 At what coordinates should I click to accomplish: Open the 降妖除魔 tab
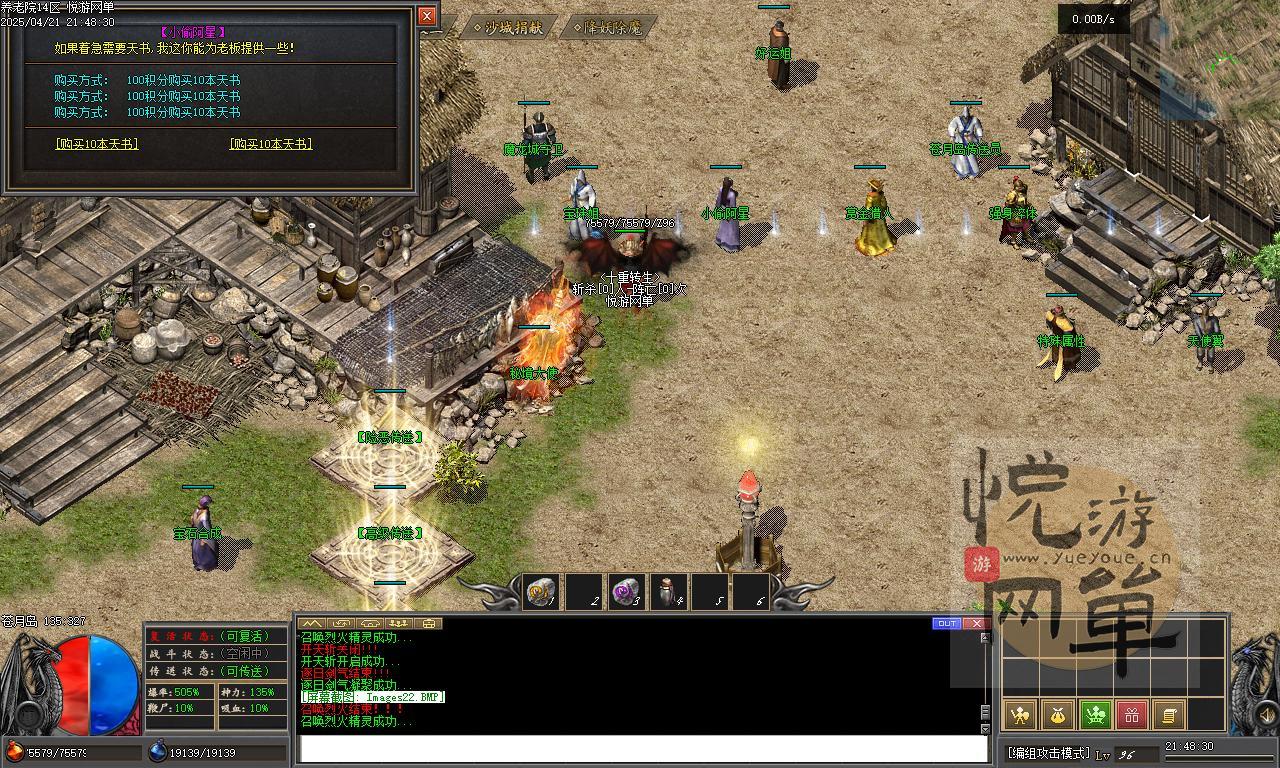[x=613, y=28]
